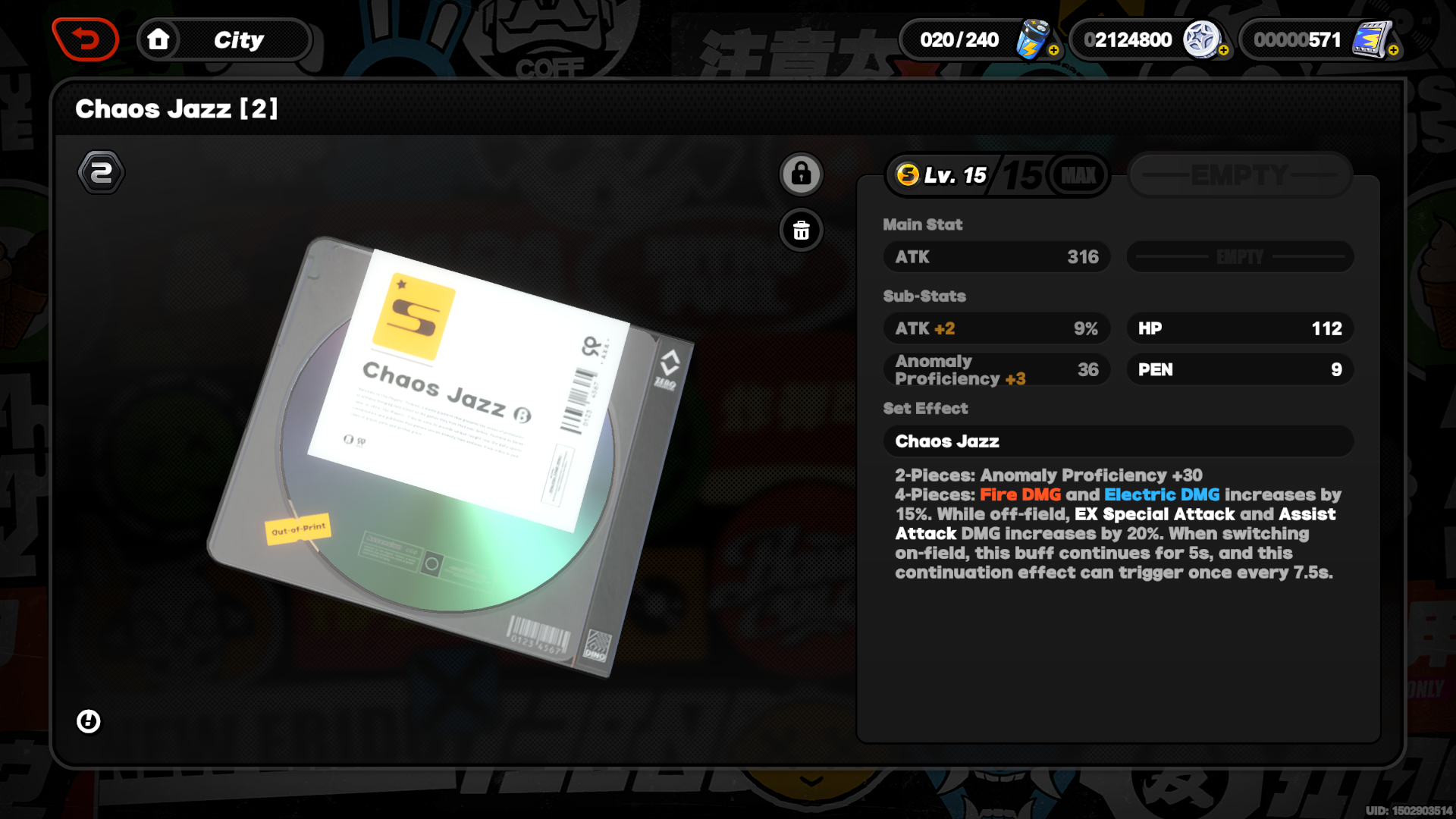Screen dimensions: 1456x819
Task: Toggle the lock on this Disc Drive
Action: [801, 174]
